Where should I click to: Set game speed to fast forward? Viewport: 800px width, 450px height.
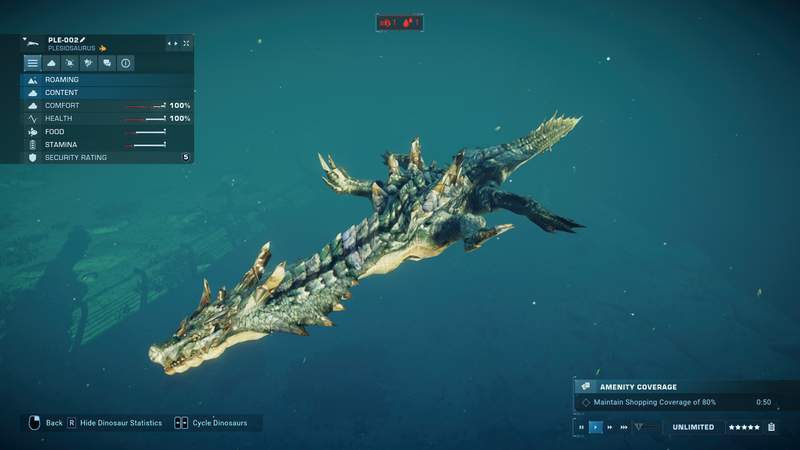(x=610, y=427)
